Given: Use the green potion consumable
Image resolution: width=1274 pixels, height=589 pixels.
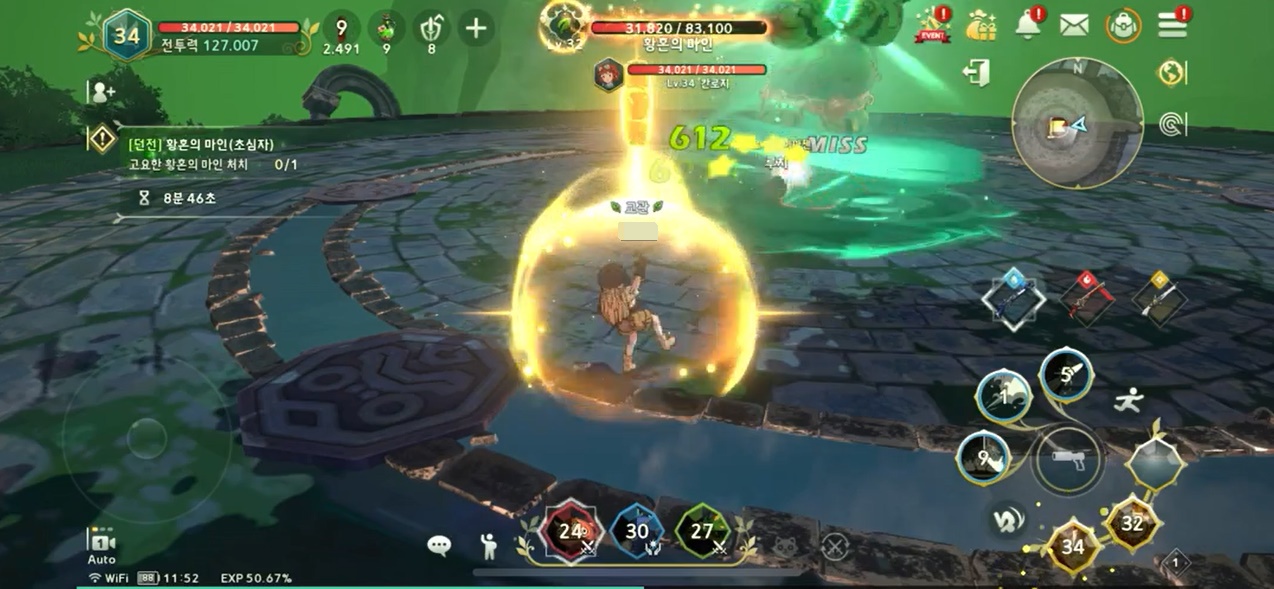Looking at the screenshot, I should 387,28.
